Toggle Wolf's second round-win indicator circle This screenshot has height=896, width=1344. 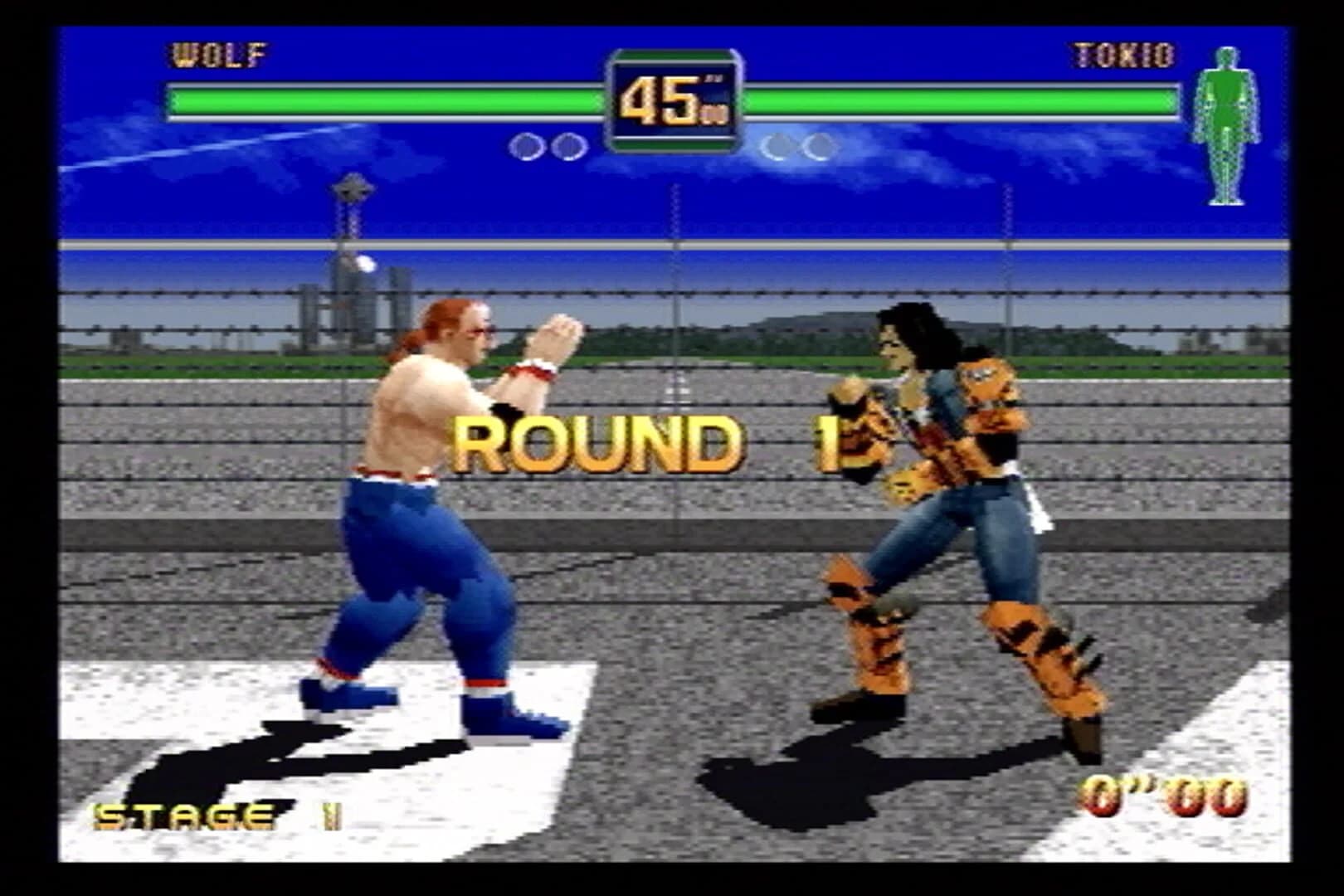(x=568, y=145)
